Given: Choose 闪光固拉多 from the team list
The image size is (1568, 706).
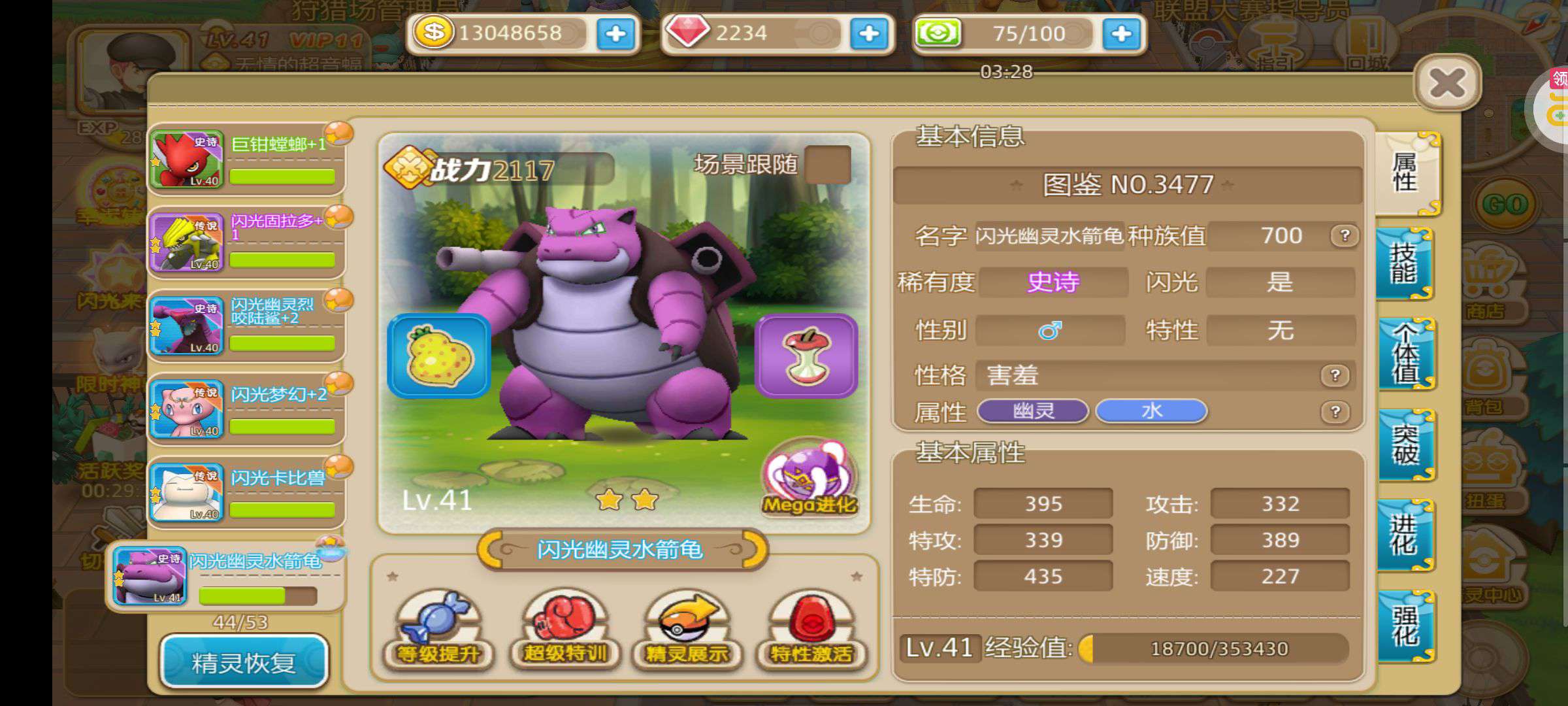Looking at the screenshot, I should tap(247, 243).
